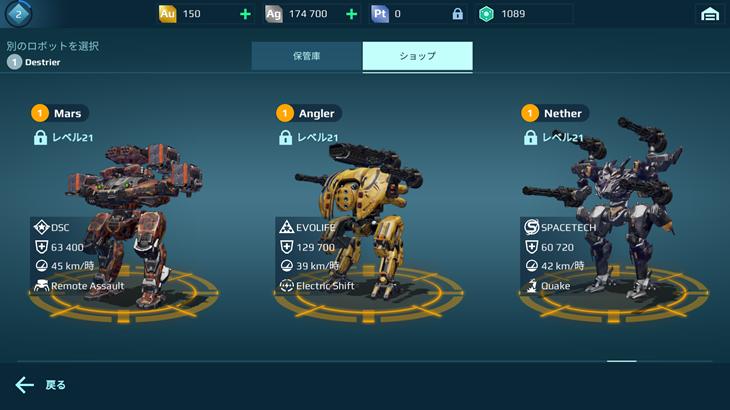Add more Ag silver currency
This screenshot has height=410, width=730.
[x=351, y=14]
